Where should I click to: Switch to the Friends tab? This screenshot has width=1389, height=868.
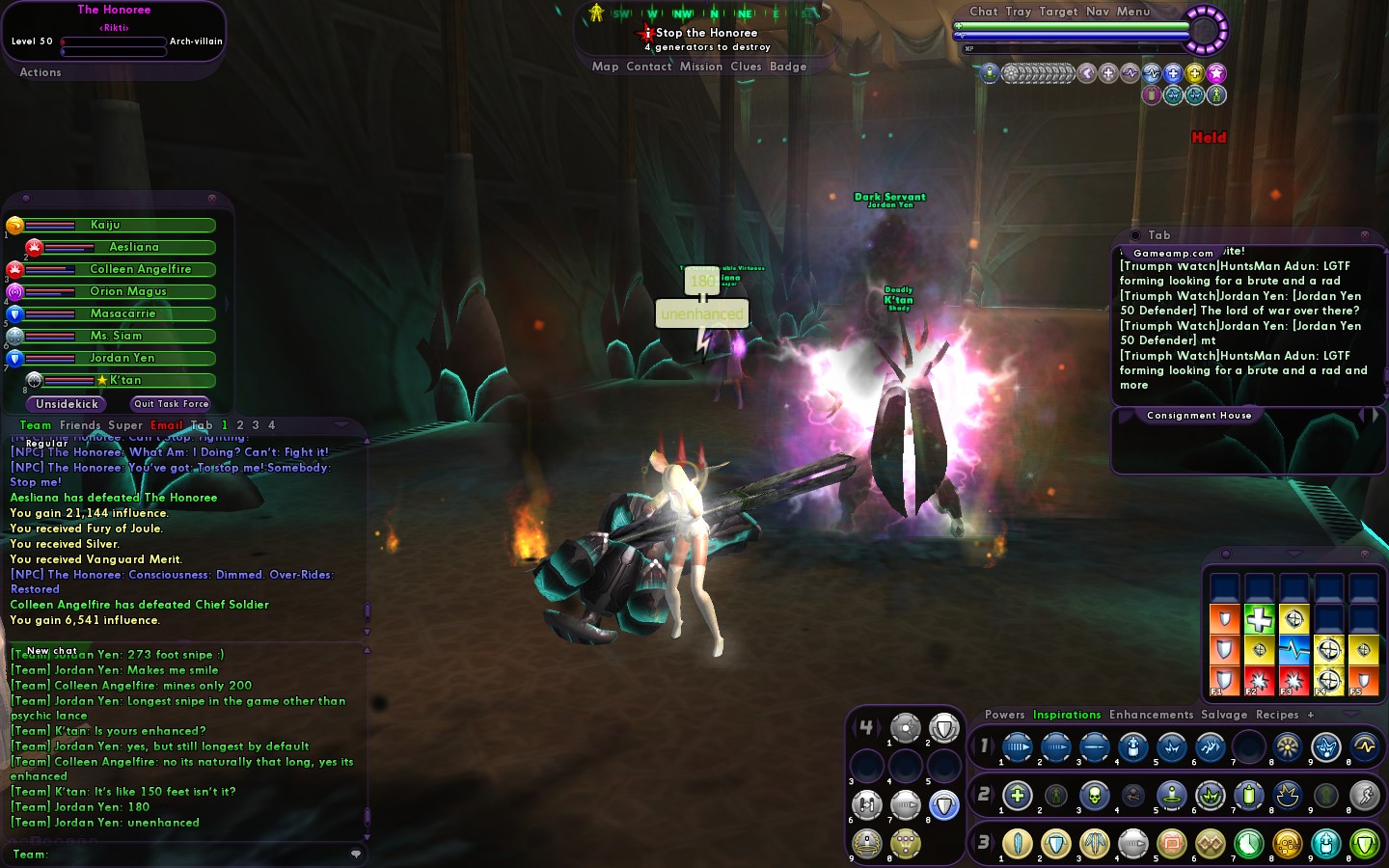pyautogui.click(x=80, y=425)
